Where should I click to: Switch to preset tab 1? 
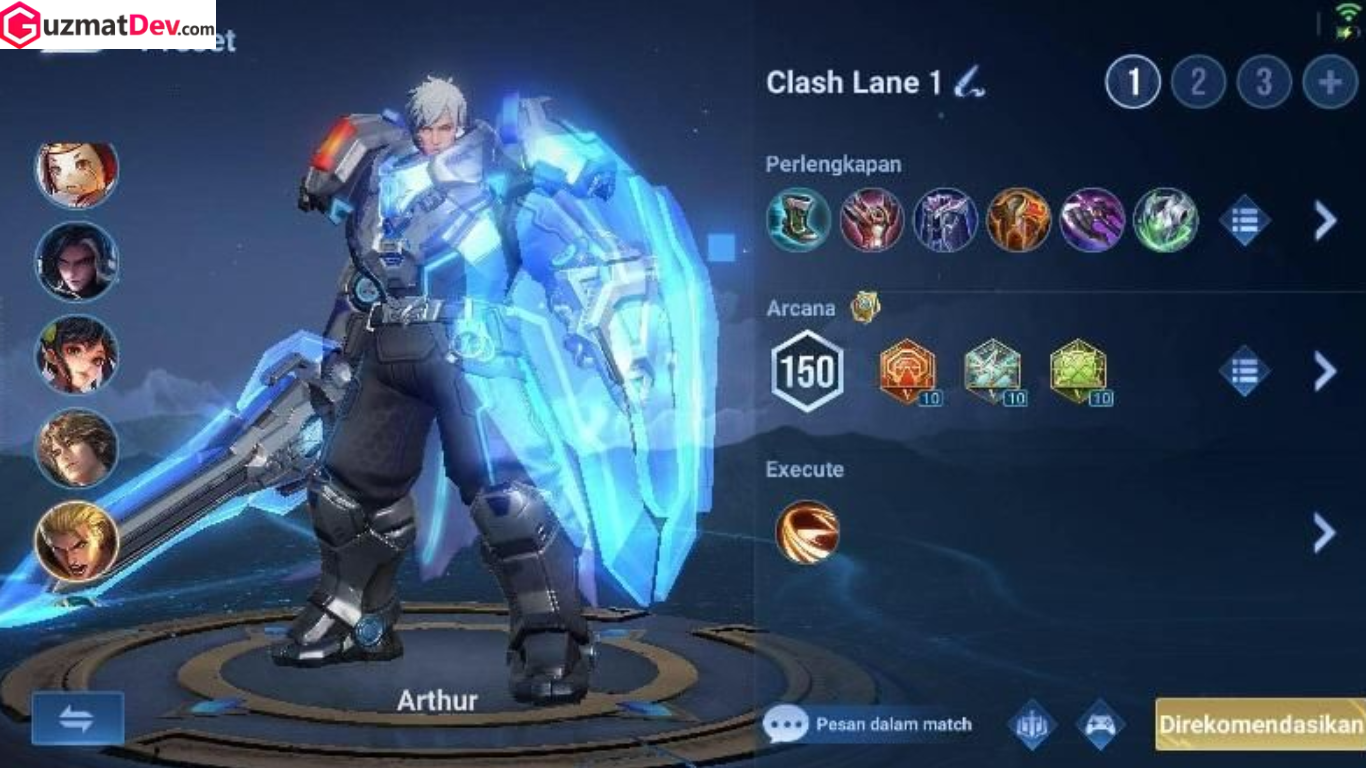point(1131,82)
